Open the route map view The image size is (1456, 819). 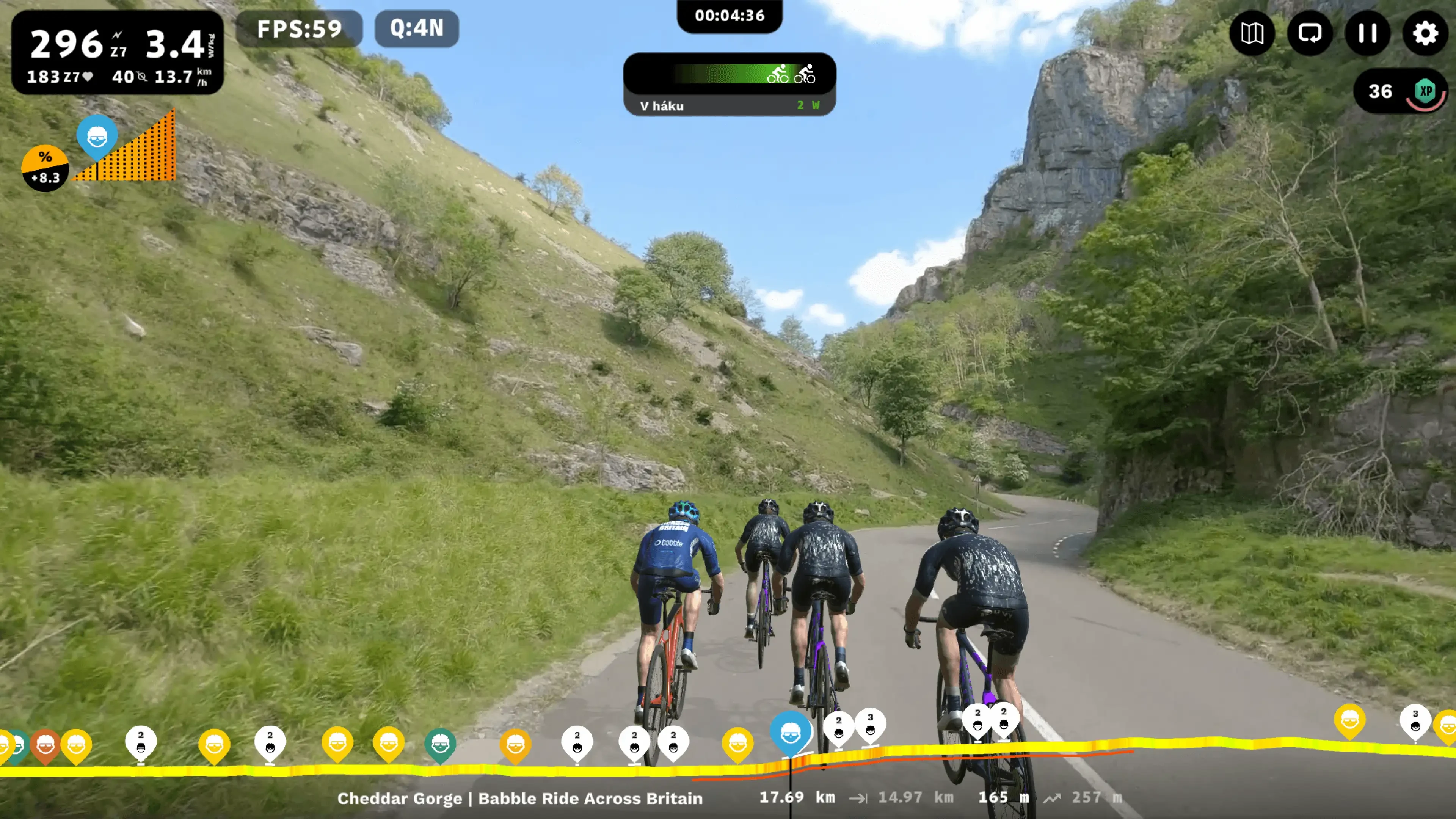pyautogui.click(x=1252, y=33)
